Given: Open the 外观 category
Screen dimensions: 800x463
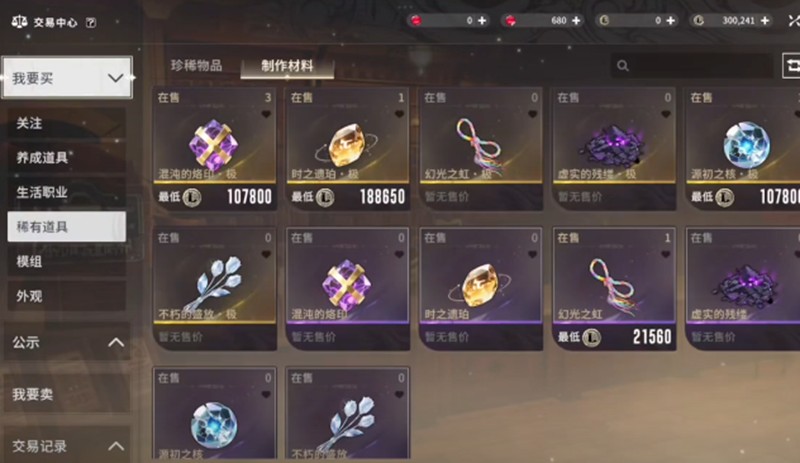Looking at the screenshot, I should coord(66,296).
